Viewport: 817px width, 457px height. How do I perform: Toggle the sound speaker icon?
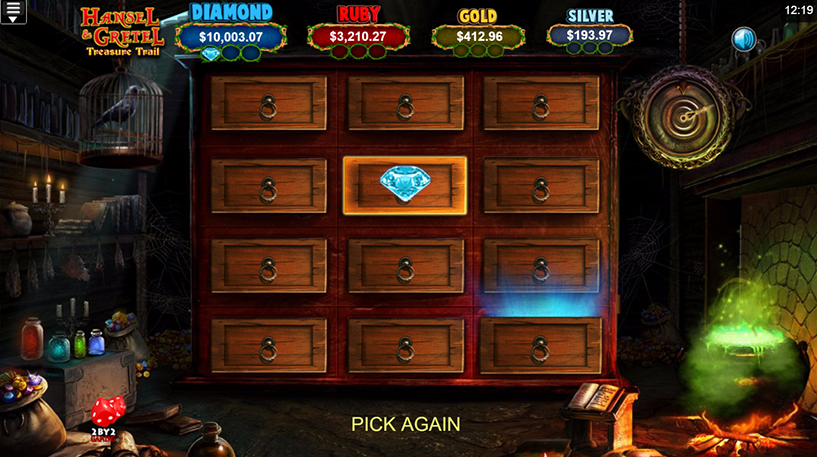(743, 39)
